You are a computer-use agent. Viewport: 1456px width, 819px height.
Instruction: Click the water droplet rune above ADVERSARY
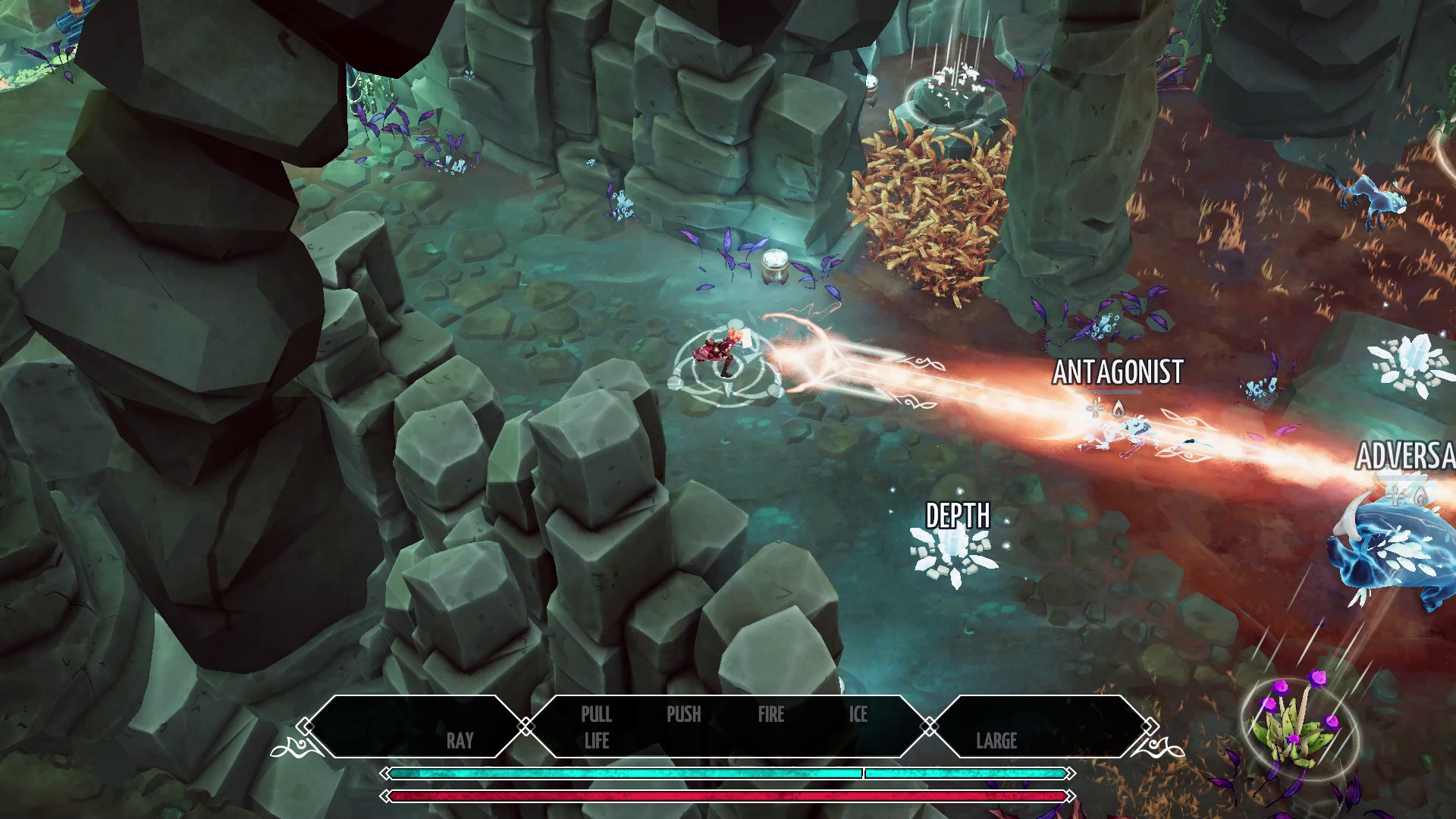1421,497
